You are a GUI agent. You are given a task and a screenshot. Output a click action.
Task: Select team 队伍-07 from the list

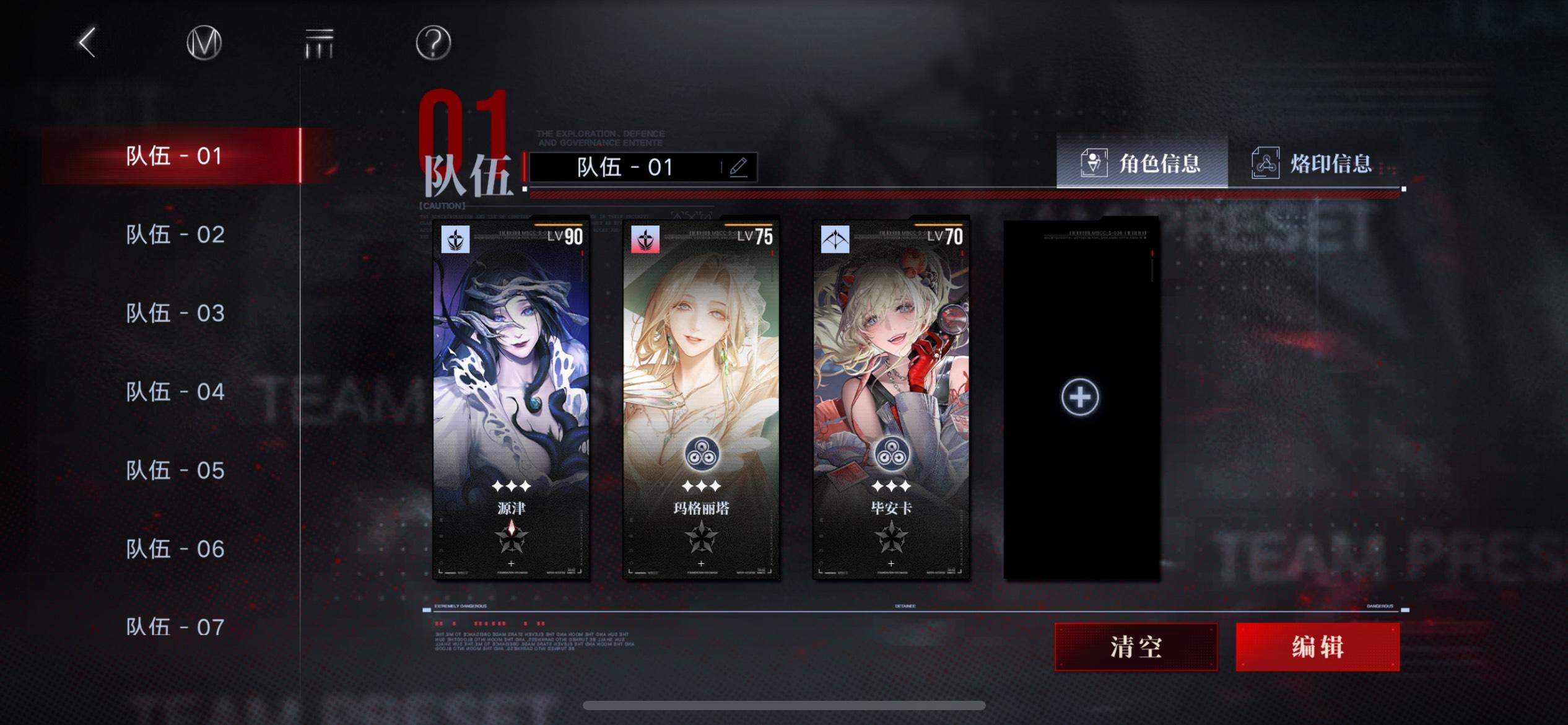point(175,627)
